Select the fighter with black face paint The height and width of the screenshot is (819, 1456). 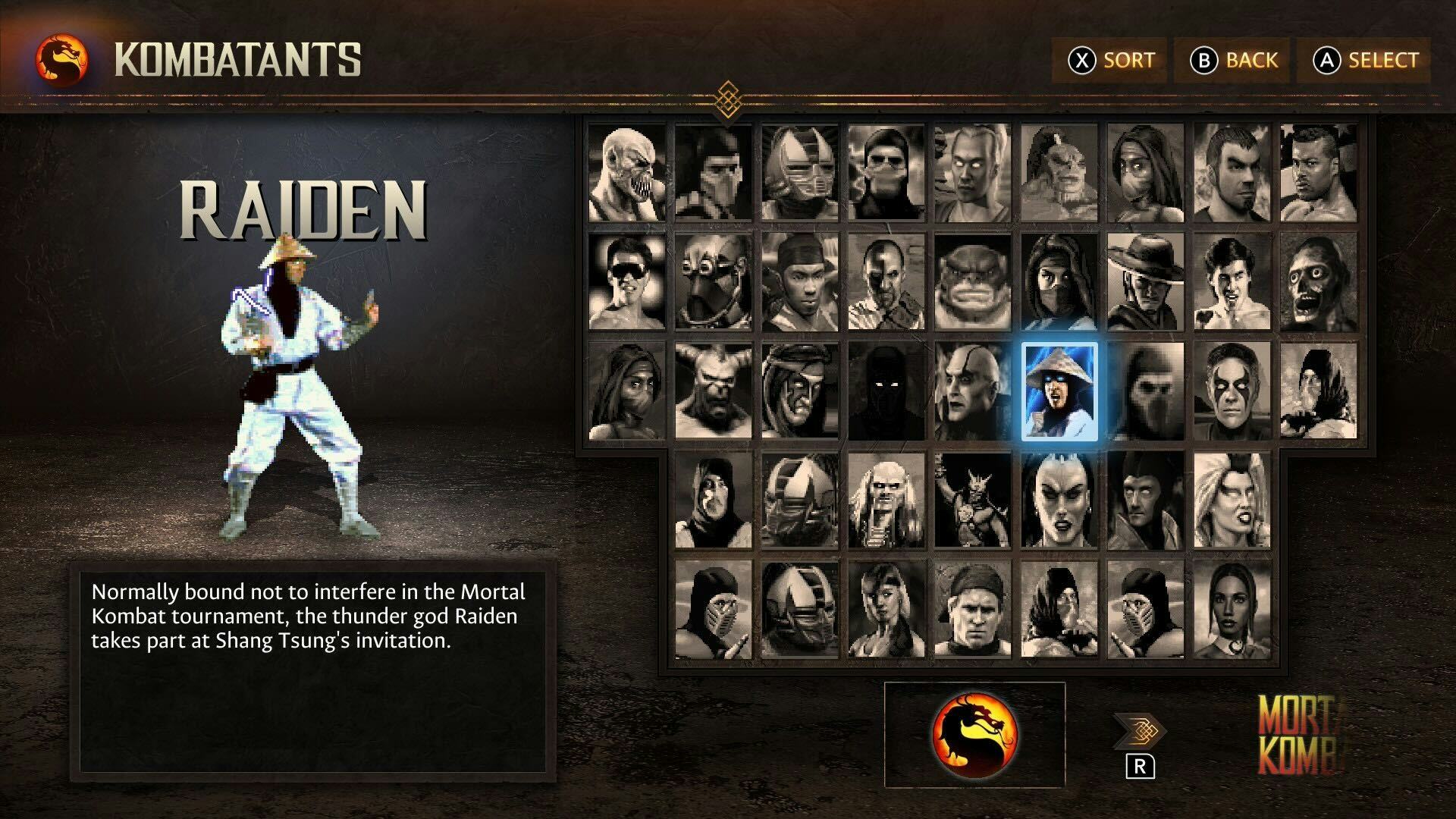[x=1232, y=391]
